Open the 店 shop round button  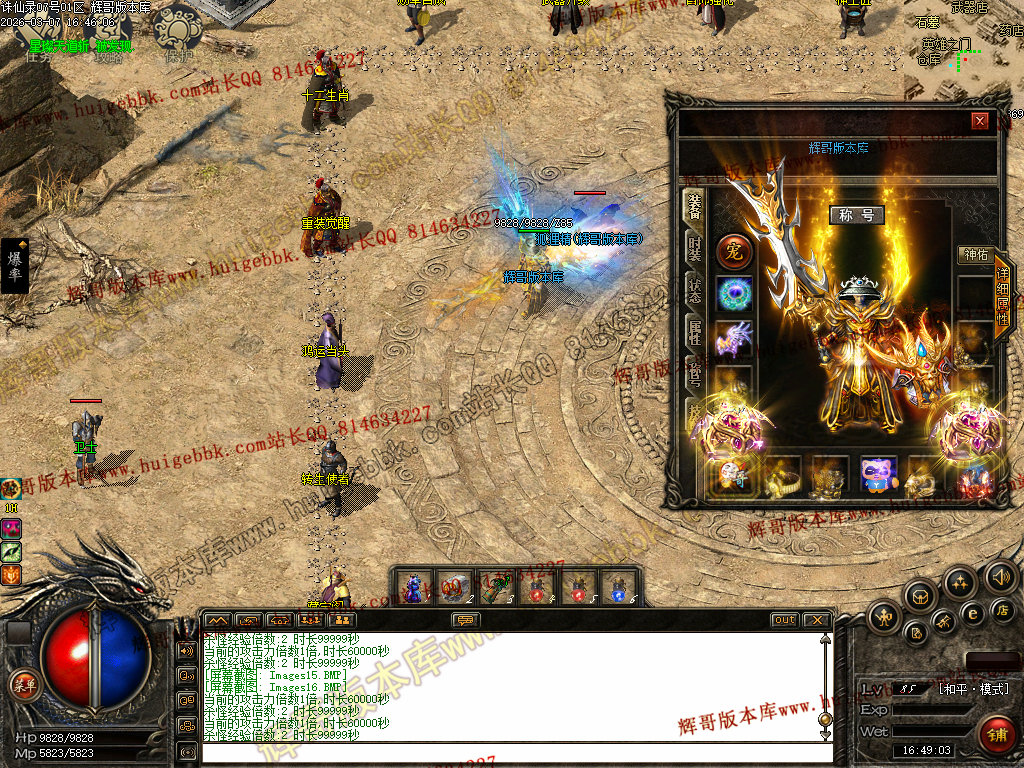1004,609
